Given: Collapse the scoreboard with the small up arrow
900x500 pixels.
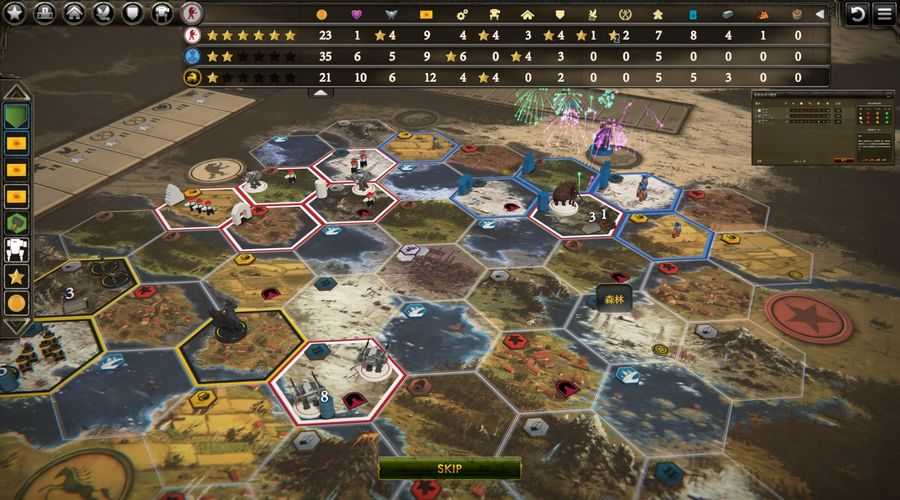Looking at the screenshot, I should [320, 92].
